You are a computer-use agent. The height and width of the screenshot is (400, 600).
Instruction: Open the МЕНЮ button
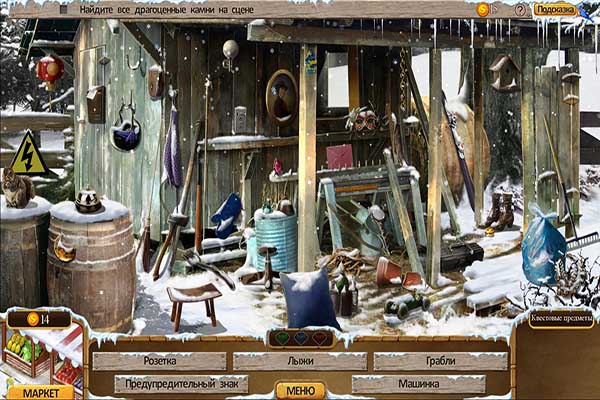coord(300,391)
